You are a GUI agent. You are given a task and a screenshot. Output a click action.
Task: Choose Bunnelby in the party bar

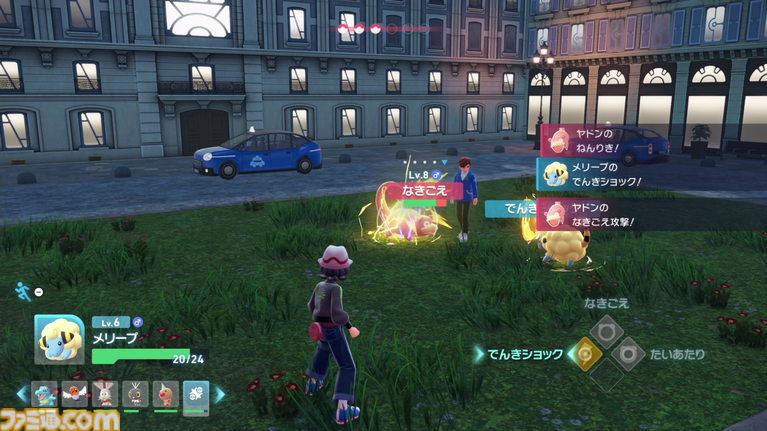point(106,394)
